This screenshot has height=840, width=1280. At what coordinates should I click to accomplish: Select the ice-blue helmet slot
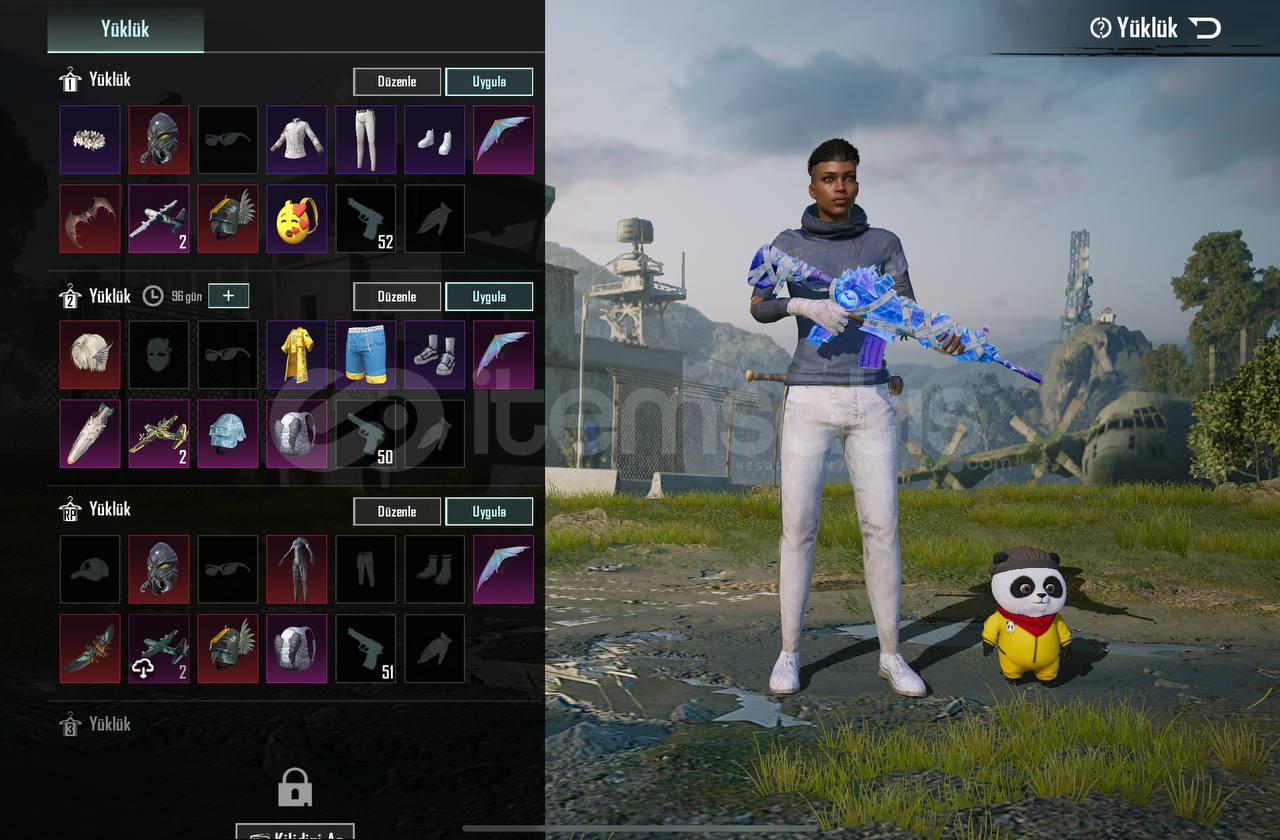228,434
